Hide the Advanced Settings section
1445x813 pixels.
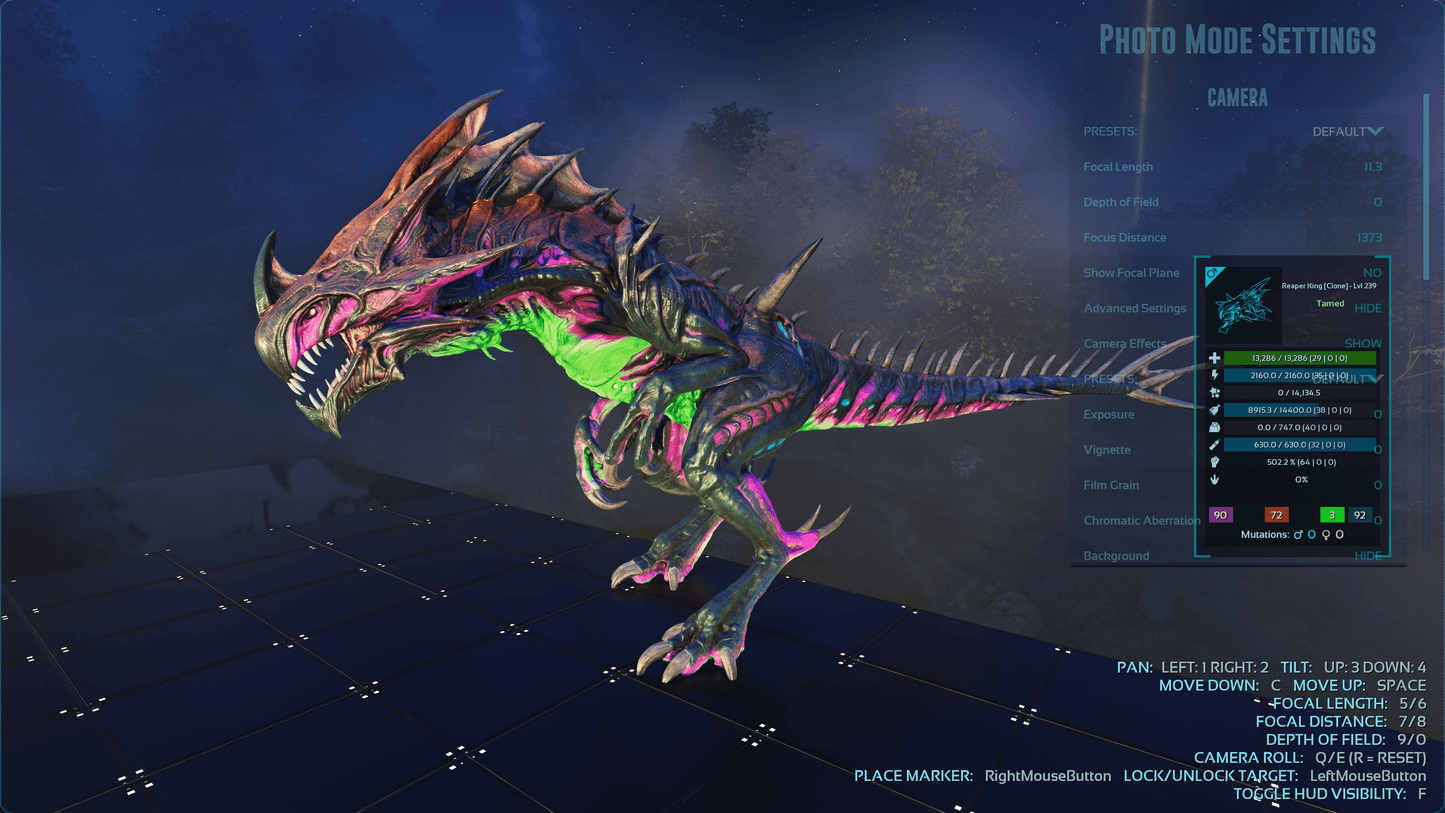(x=1367, y=308)
